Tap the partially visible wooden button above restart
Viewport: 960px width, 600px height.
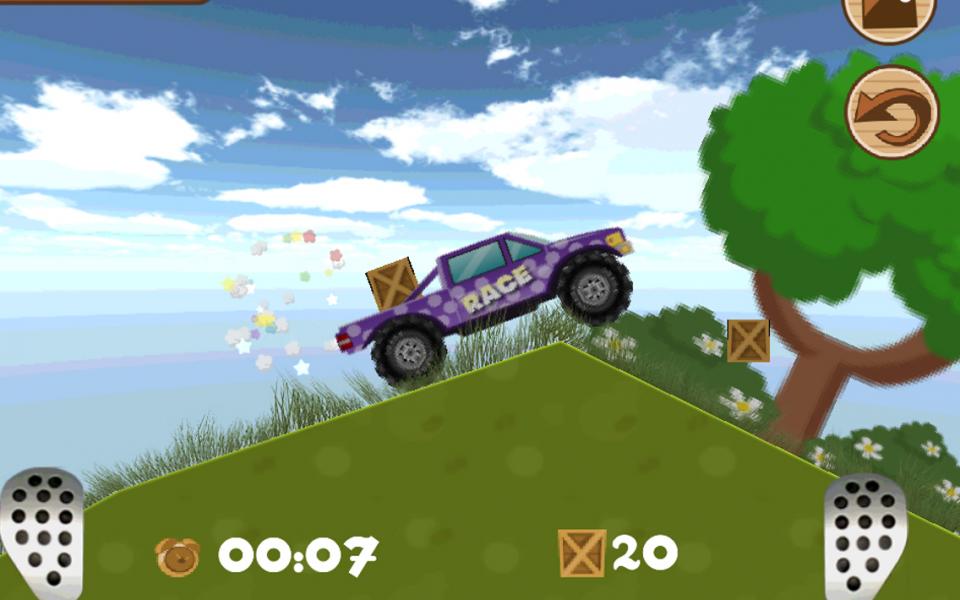[889, 16]
